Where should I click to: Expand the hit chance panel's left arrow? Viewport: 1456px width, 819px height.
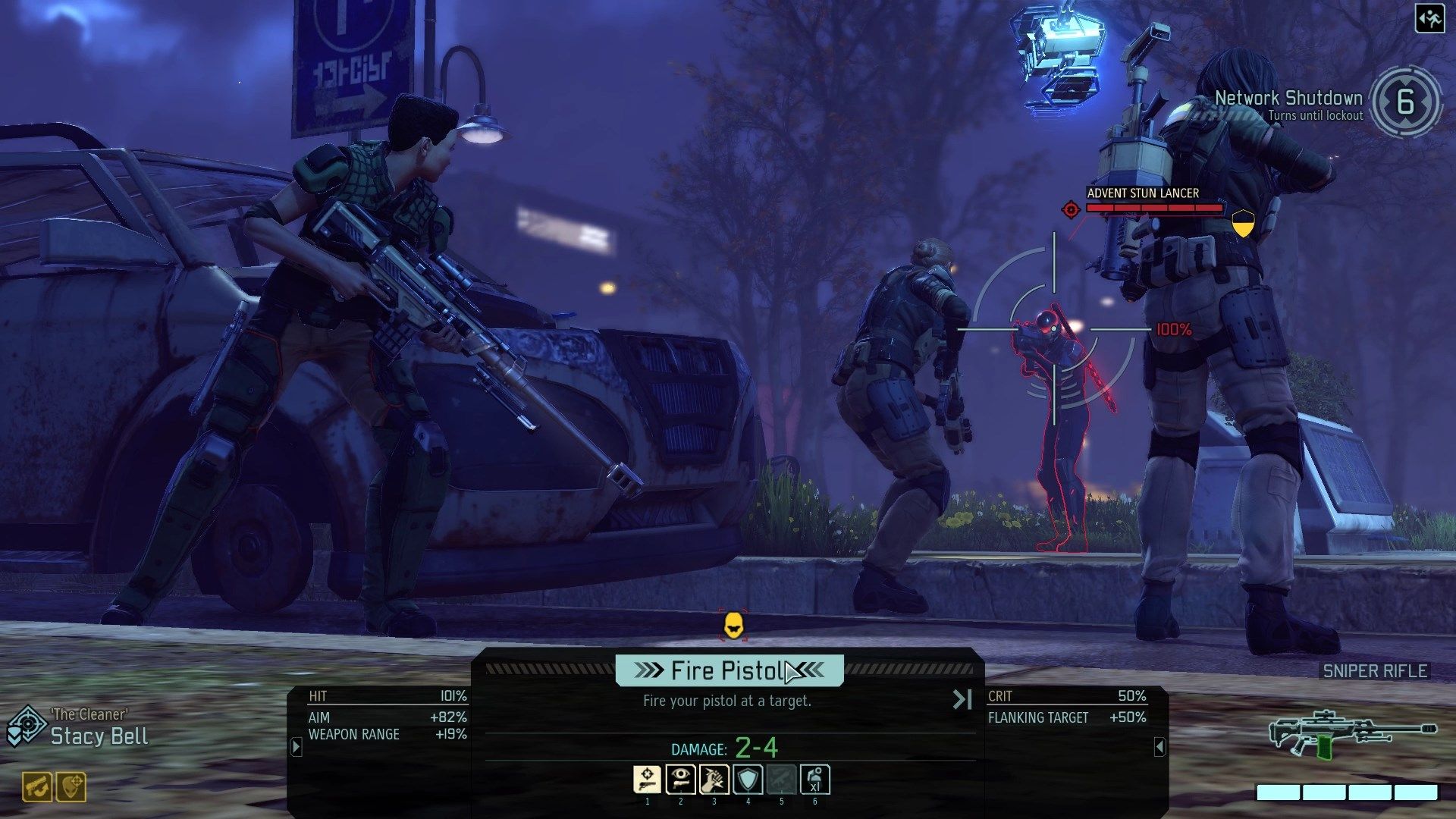coord(297,747)
